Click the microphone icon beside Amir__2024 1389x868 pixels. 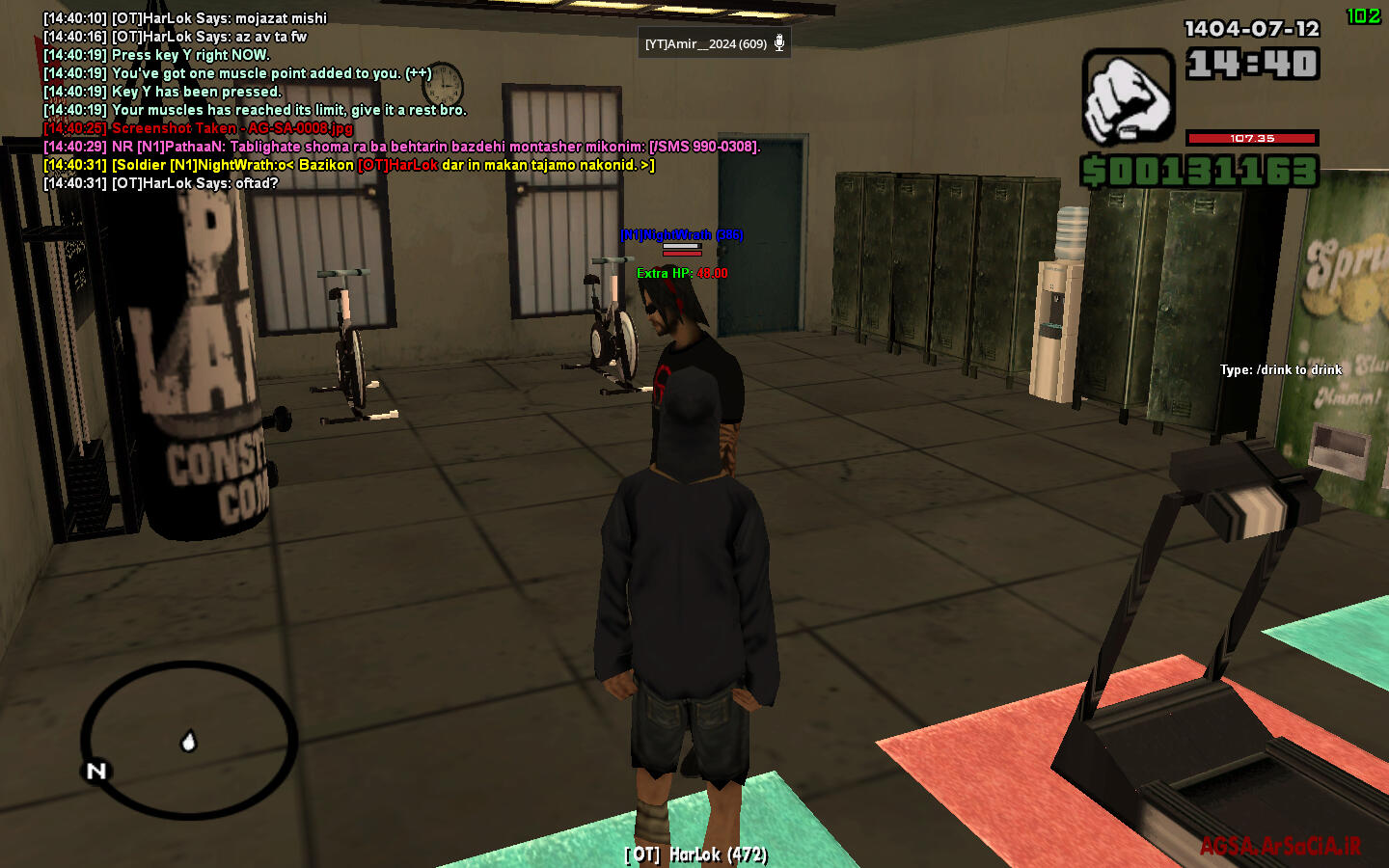pyautogui.click(x=779, y=43)
